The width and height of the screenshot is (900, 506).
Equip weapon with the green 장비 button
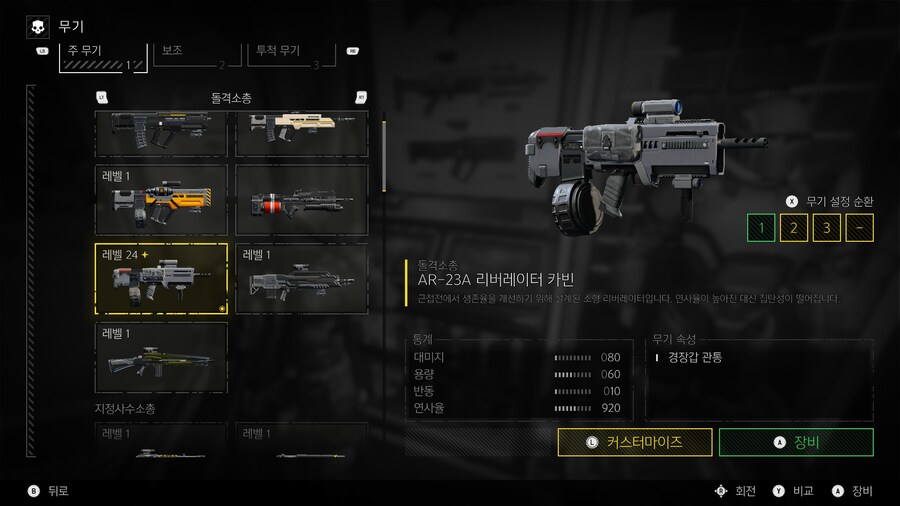click(796, 442)
